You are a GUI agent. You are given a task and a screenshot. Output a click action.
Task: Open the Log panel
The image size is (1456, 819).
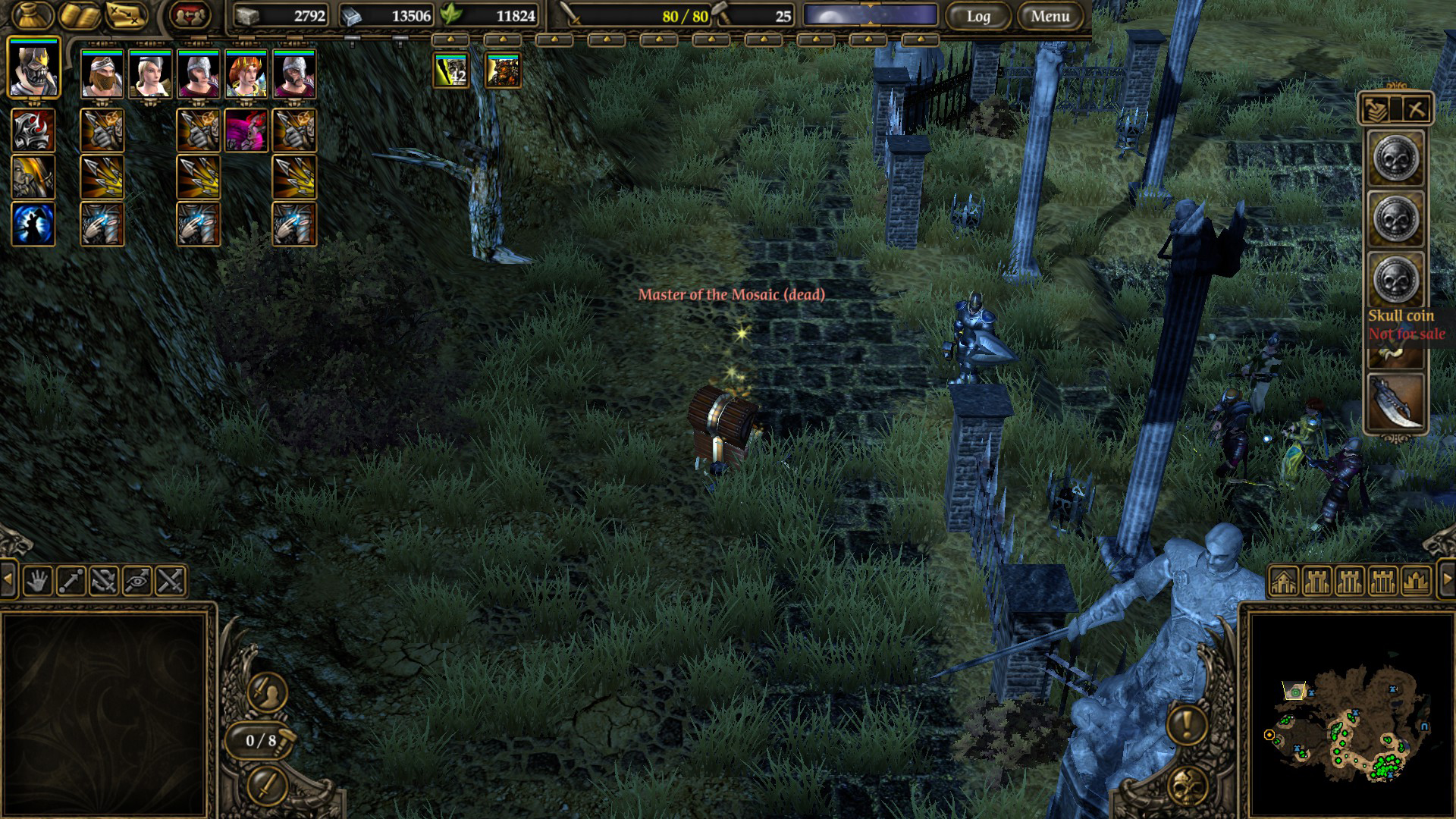[x=977, y=16]
